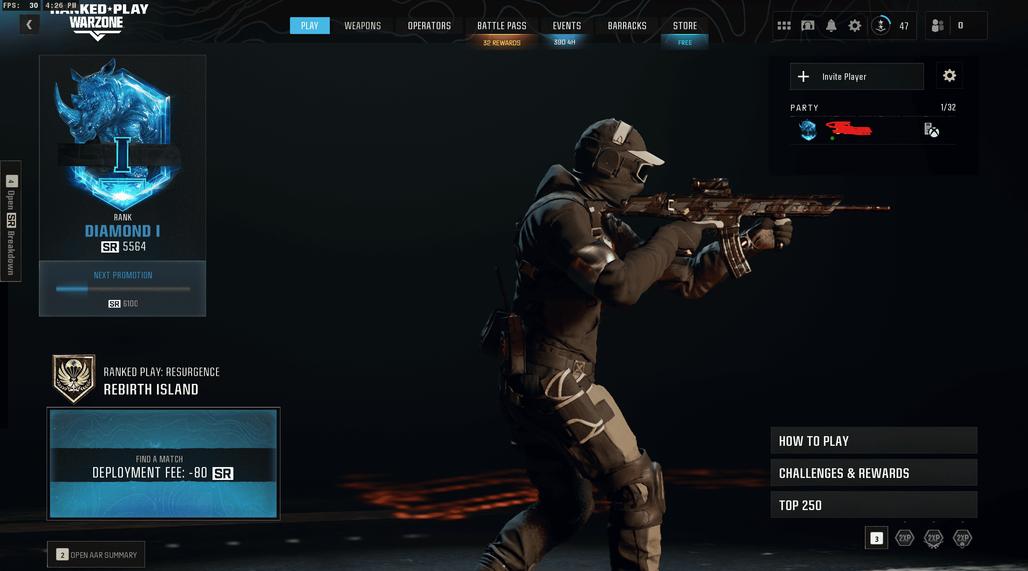Image resolution: width=1028 pixels, height=571 pixels.
Task: Open the How to Play menu
Action: pyautogui.click(x=873, y=441)
